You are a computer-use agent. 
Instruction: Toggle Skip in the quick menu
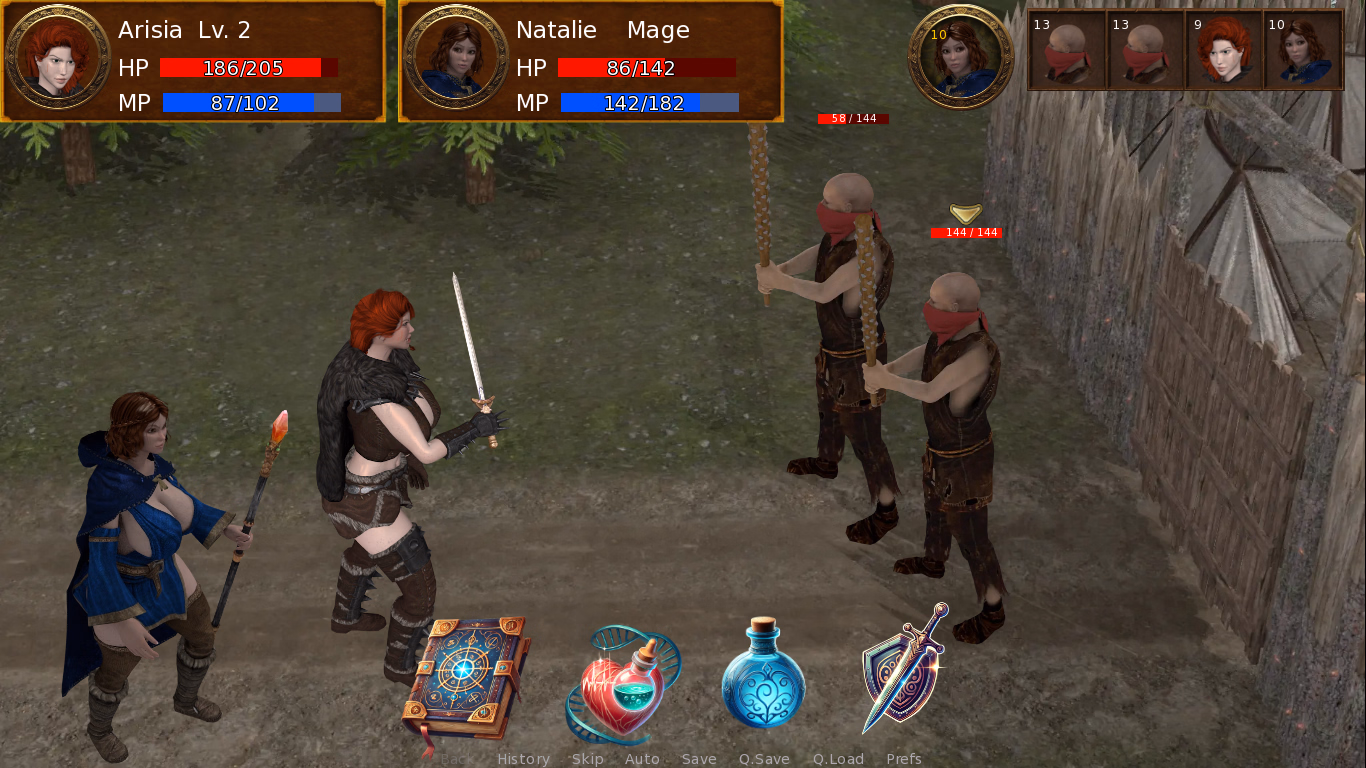pyautogui.click(x=587, y=759)
